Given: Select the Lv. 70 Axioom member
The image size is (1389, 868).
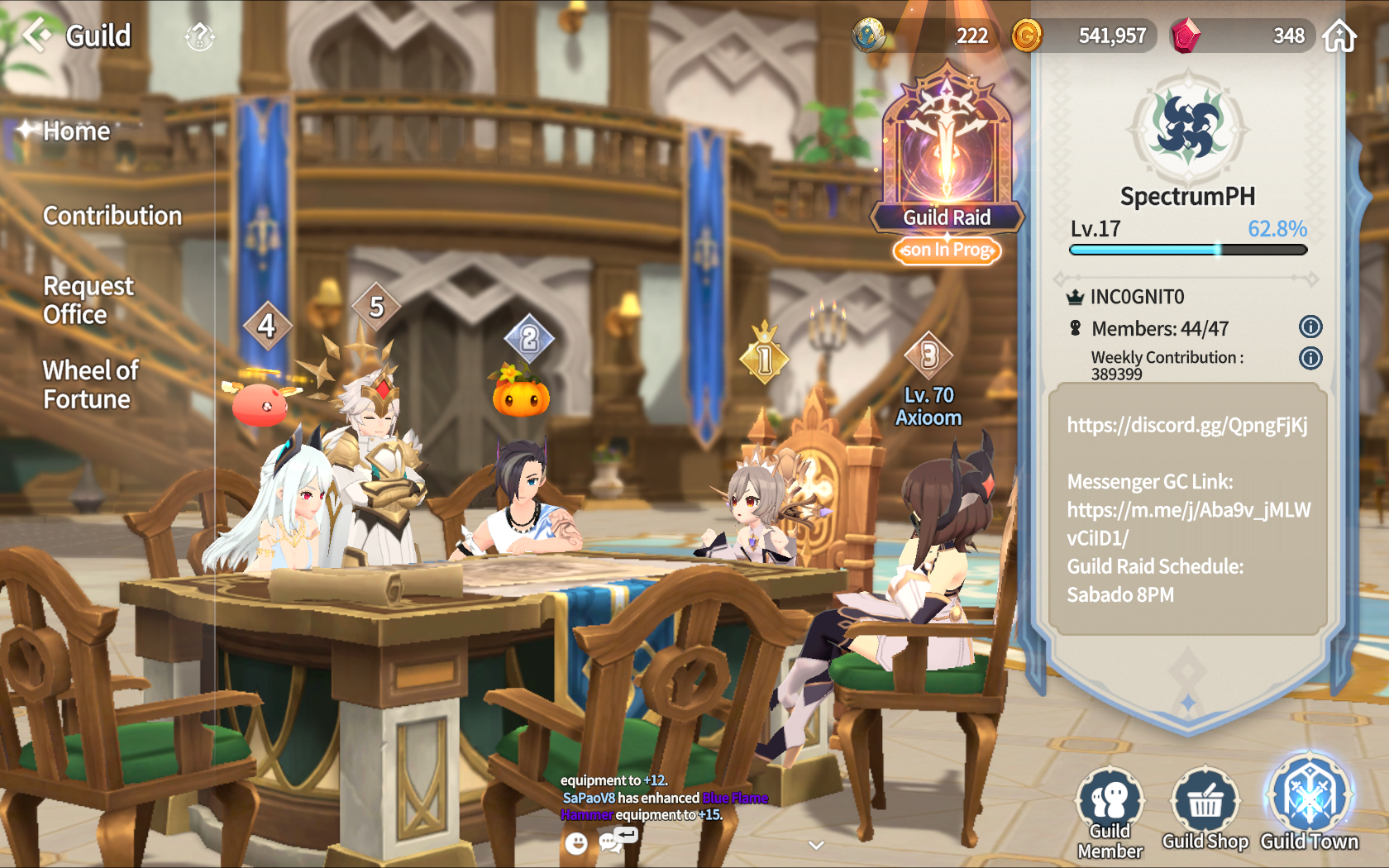Looking at the screenshot, I should 928,405.
